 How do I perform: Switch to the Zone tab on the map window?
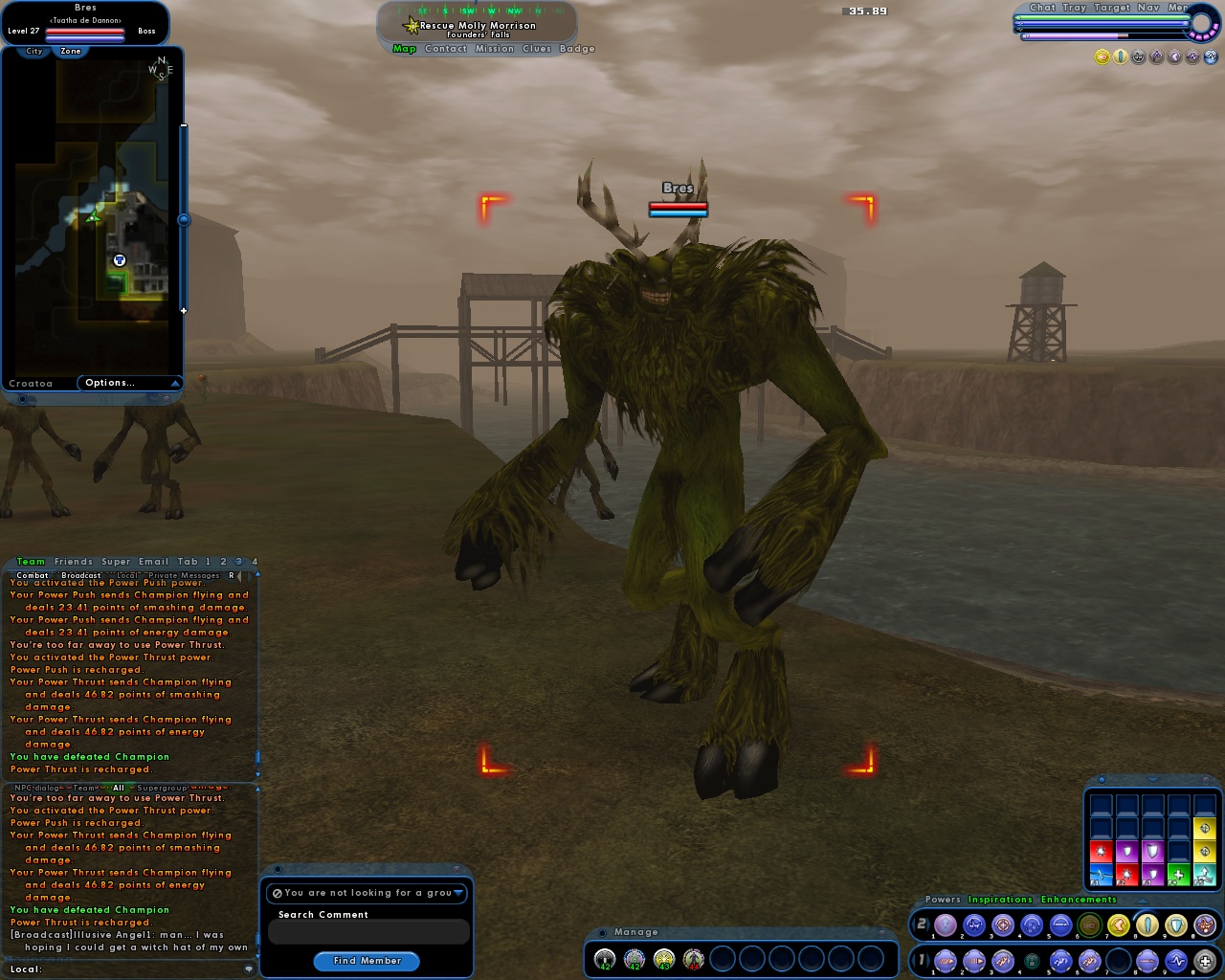pos(70,51)
